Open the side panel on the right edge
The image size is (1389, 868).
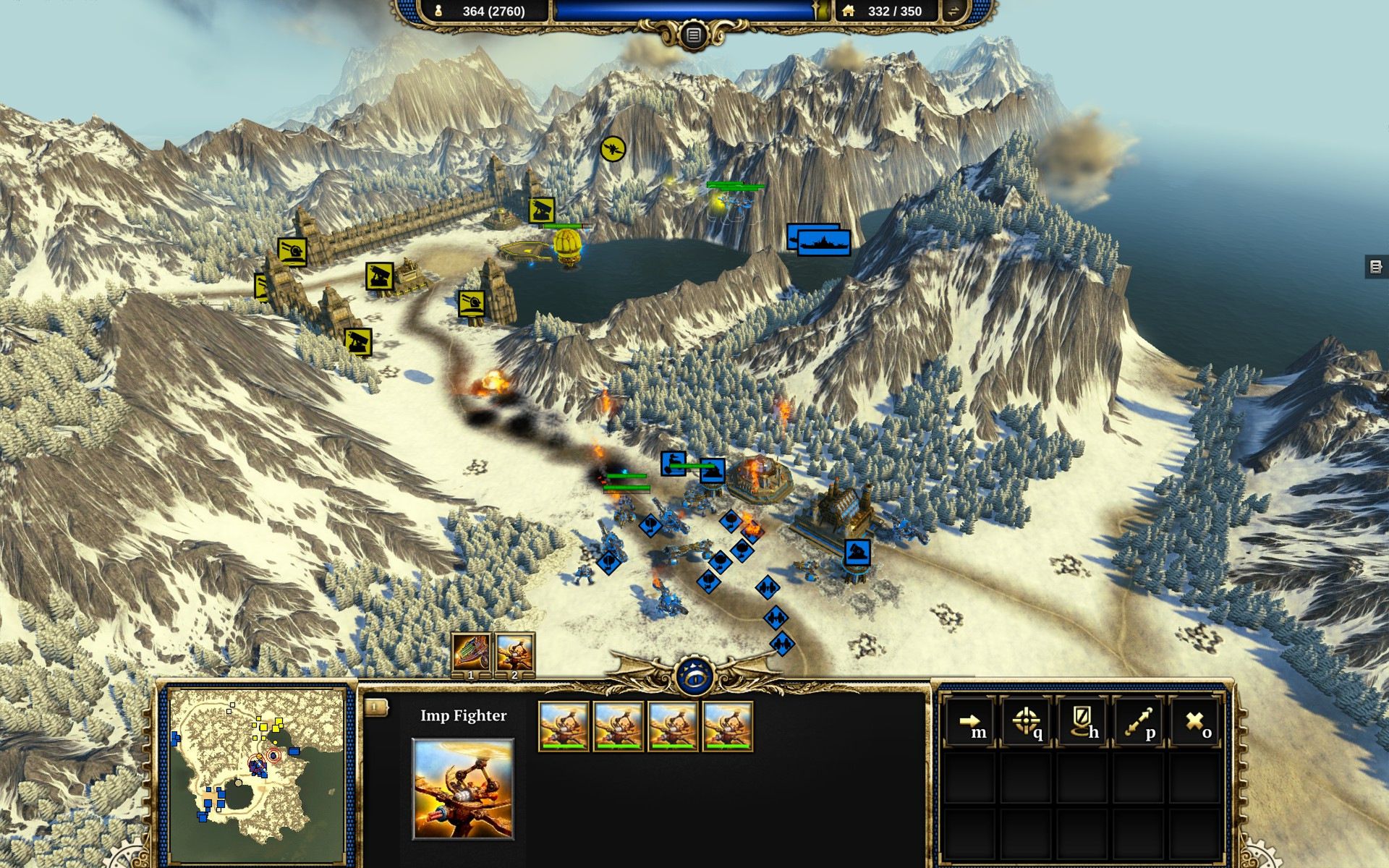pyautogui.click(x=1375, y=266)
